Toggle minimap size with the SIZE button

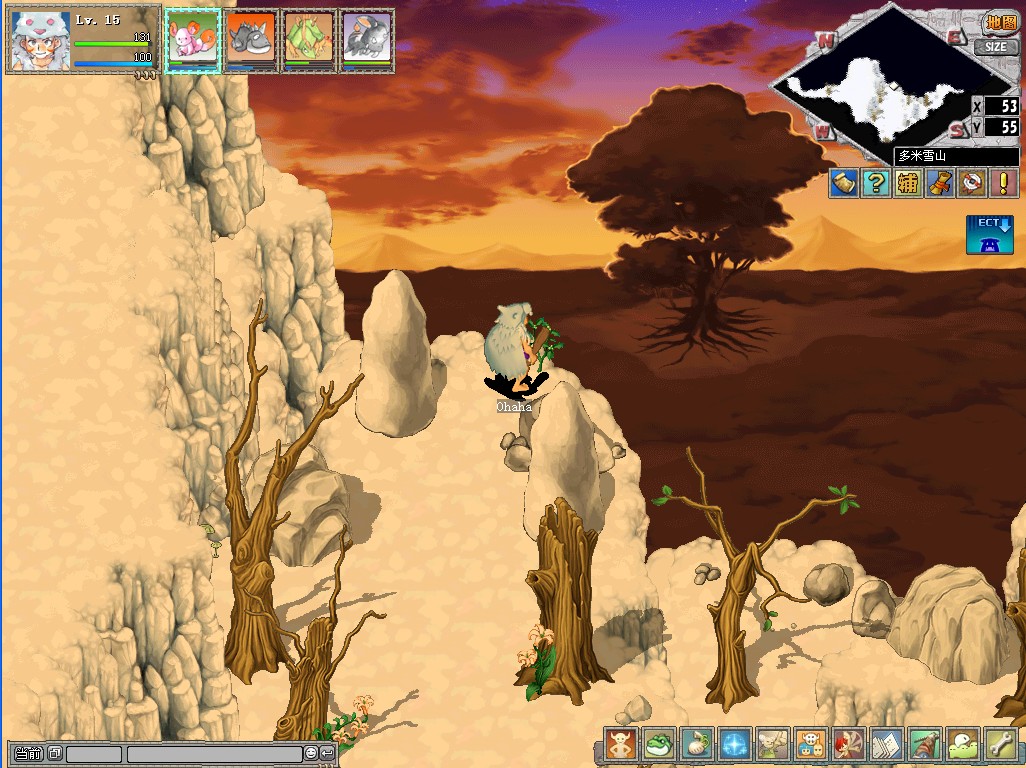tap(996, 47)
